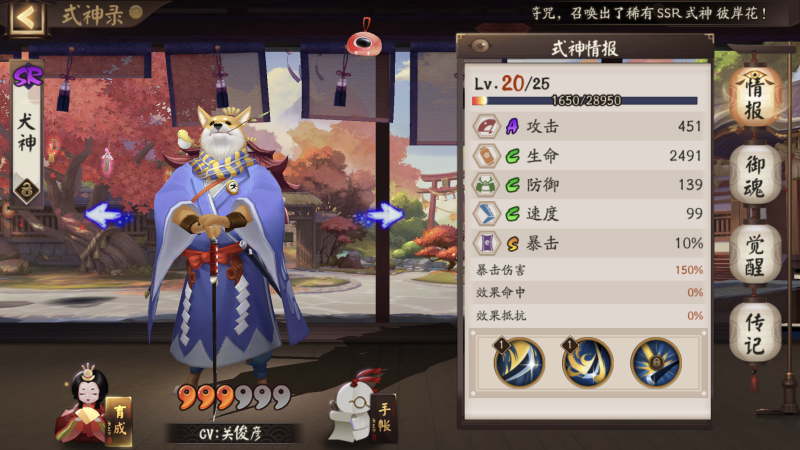Select the 生命 health stat row
The width and height of the screenshot is (800, 450).
click(x=588, y=156)
